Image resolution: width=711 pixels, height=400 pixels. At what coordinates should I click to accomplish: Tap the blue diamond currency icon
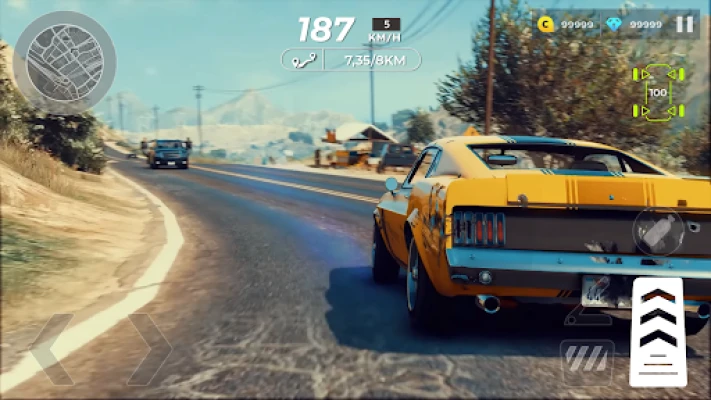point(615,24)
